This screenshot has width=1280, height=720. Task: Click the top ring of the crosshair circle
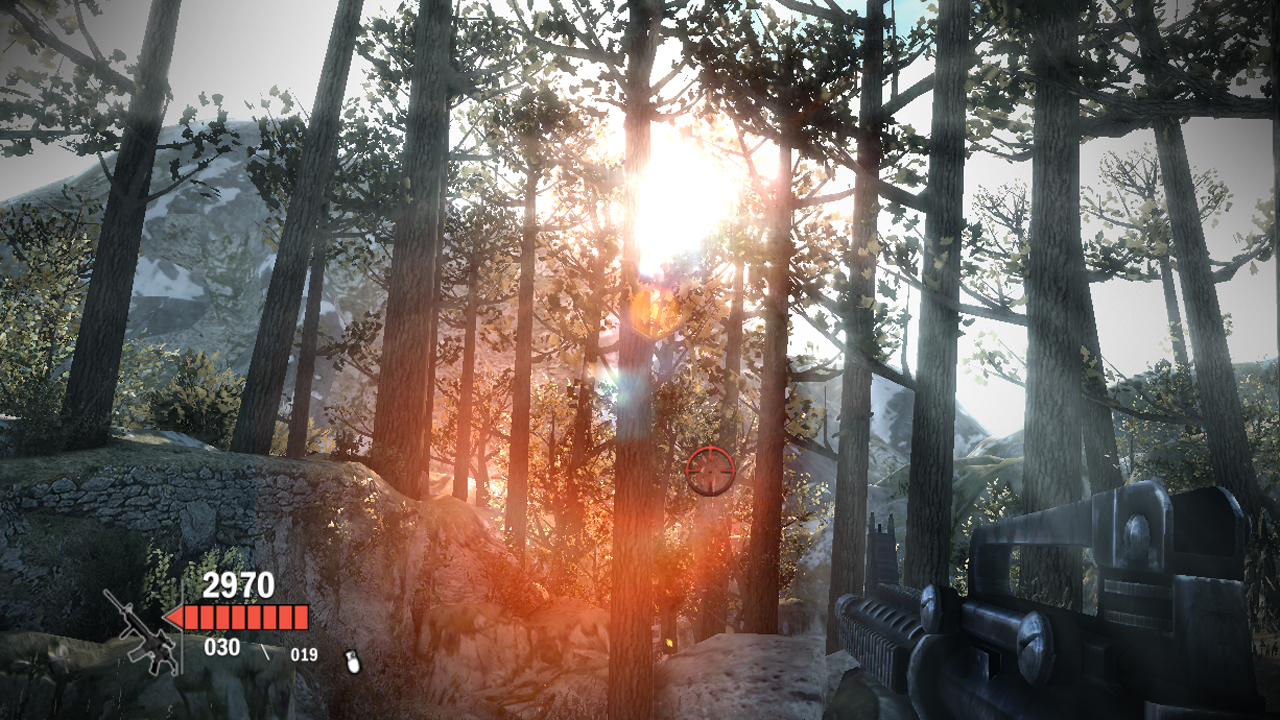[710, 447]
